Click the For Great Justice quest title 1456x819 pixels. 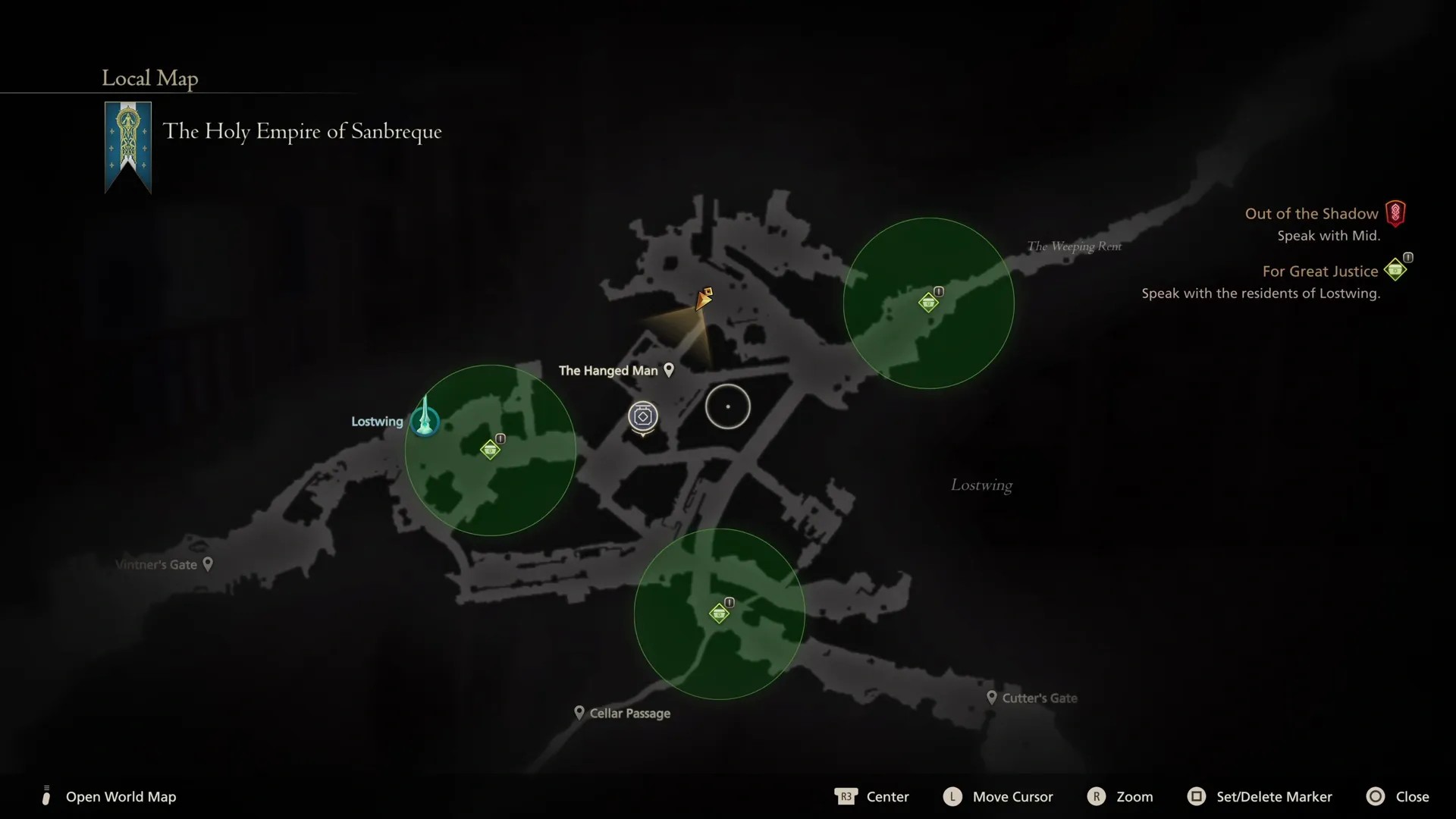(1320, 271)
